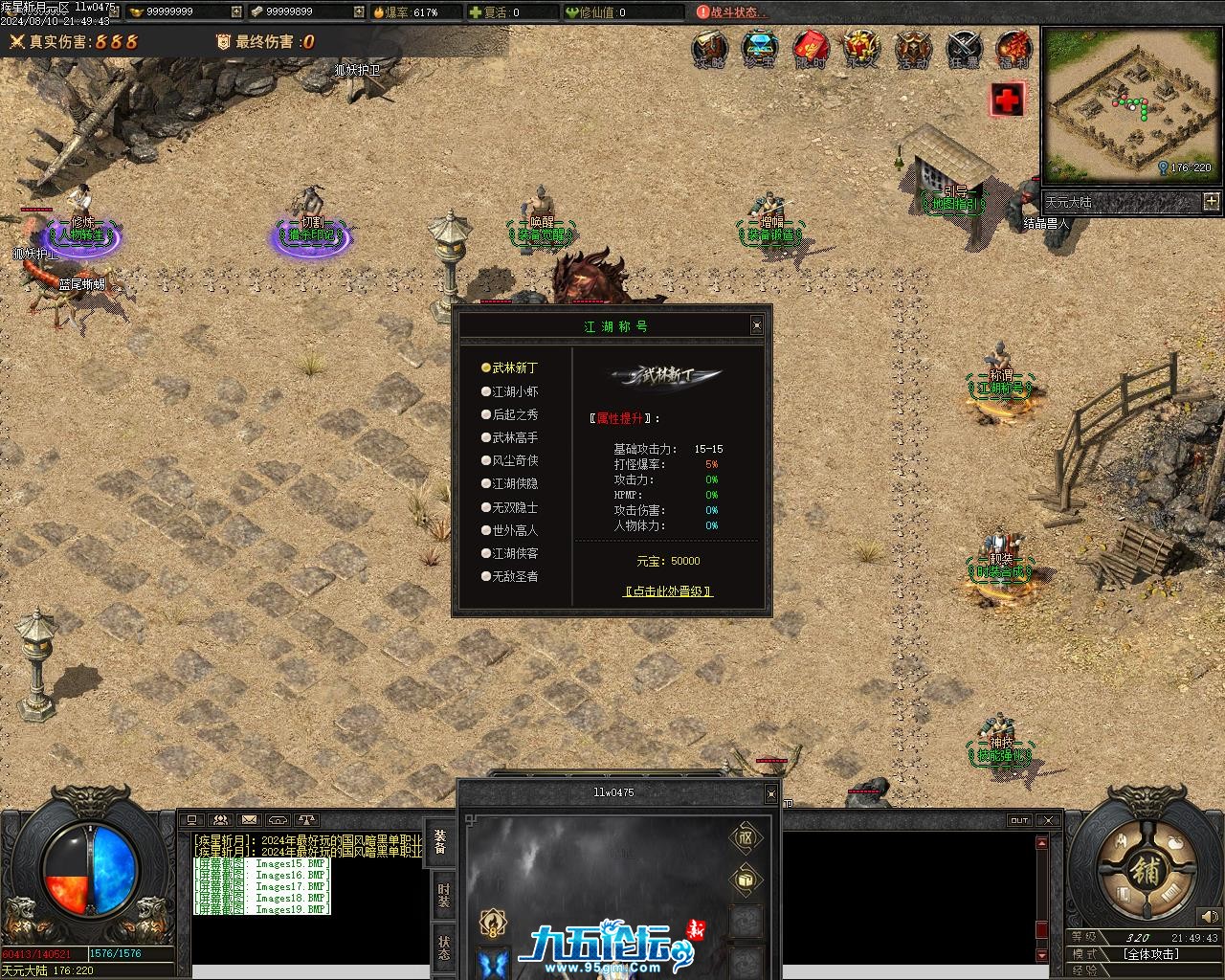Click the OUT button above chat
The width and height of the screenshot is (1225, 980).
tap(1019, 820)
